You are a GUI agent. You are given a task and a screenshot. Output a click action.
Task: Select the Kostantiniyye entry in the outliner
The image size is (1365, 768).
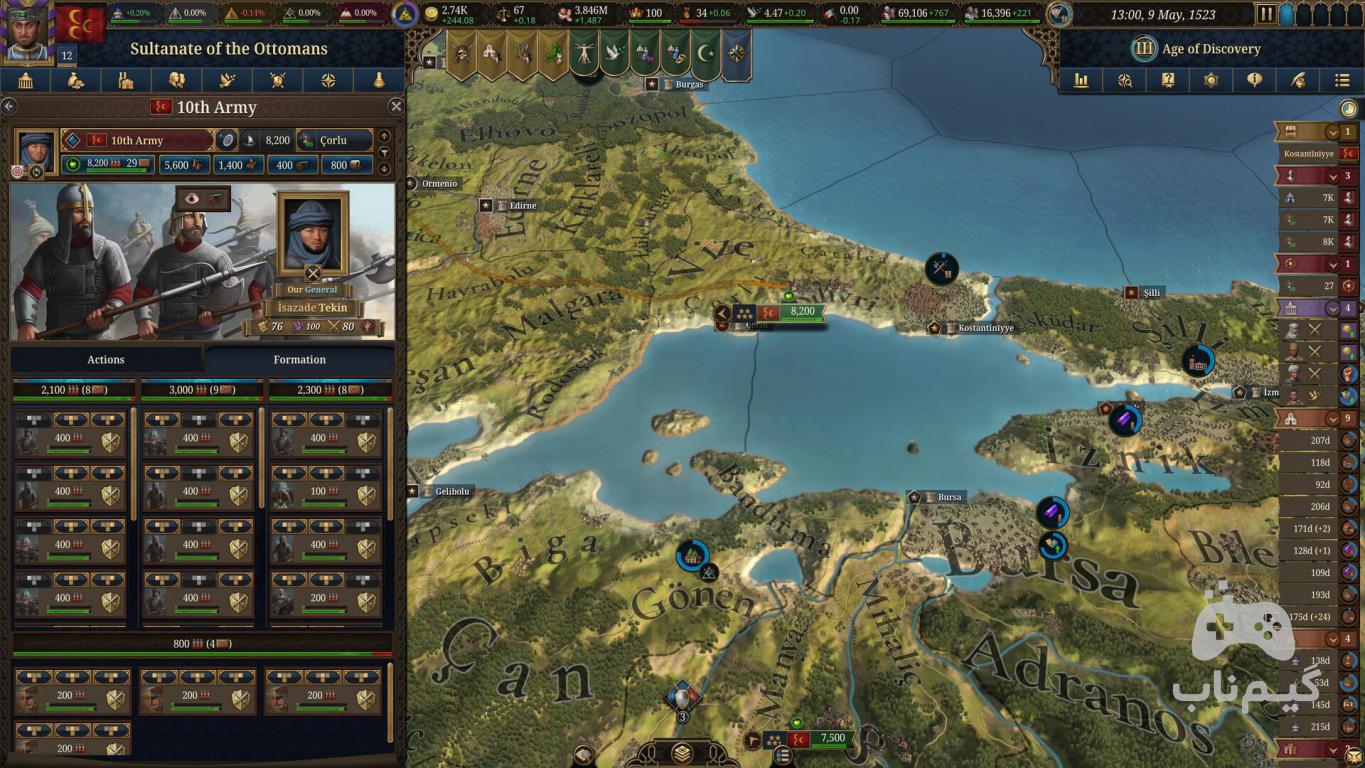click(1309, 154)
